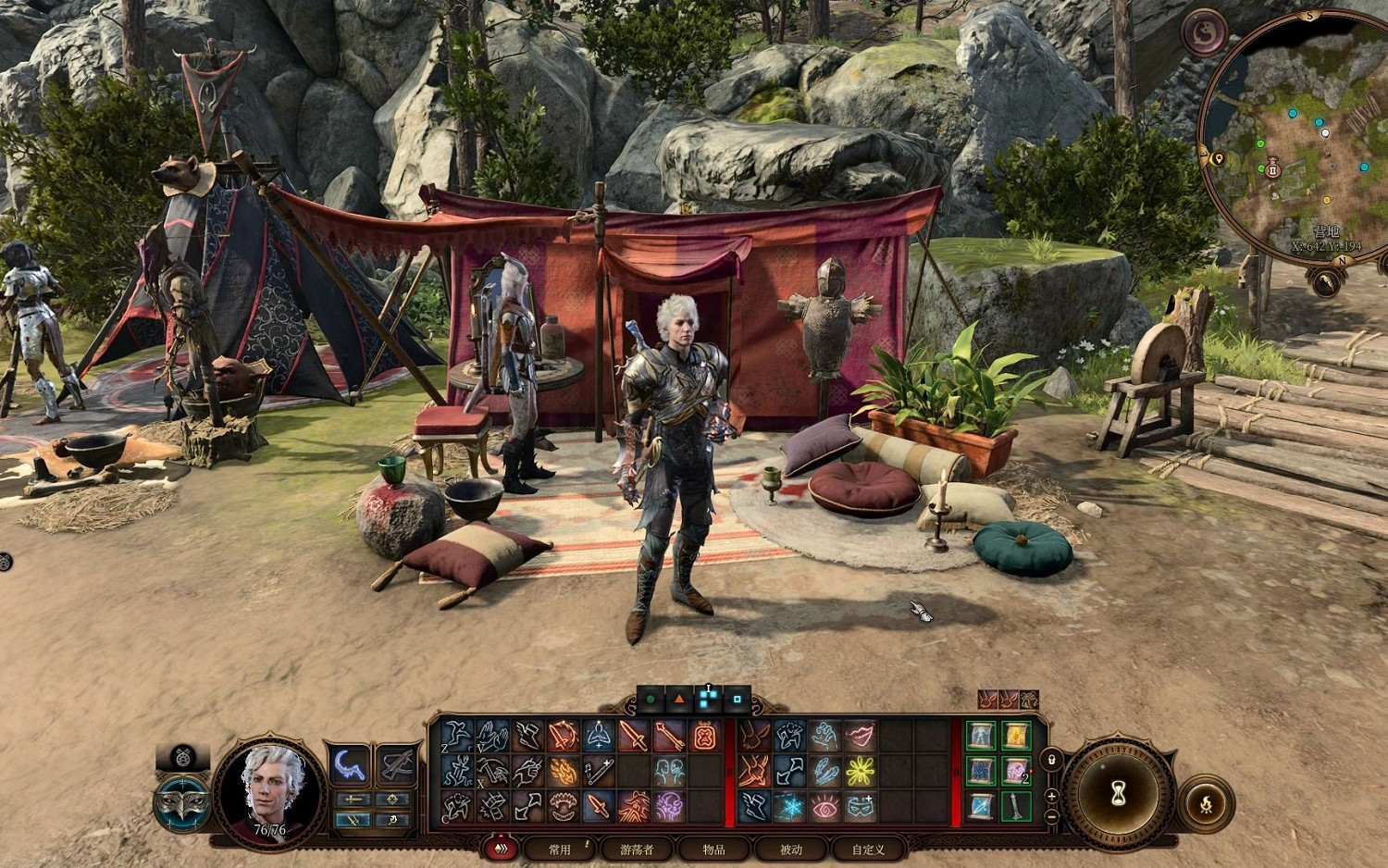Switch to the 自定义 hotbar tab
1388x868 pixels.
point(868,849)
